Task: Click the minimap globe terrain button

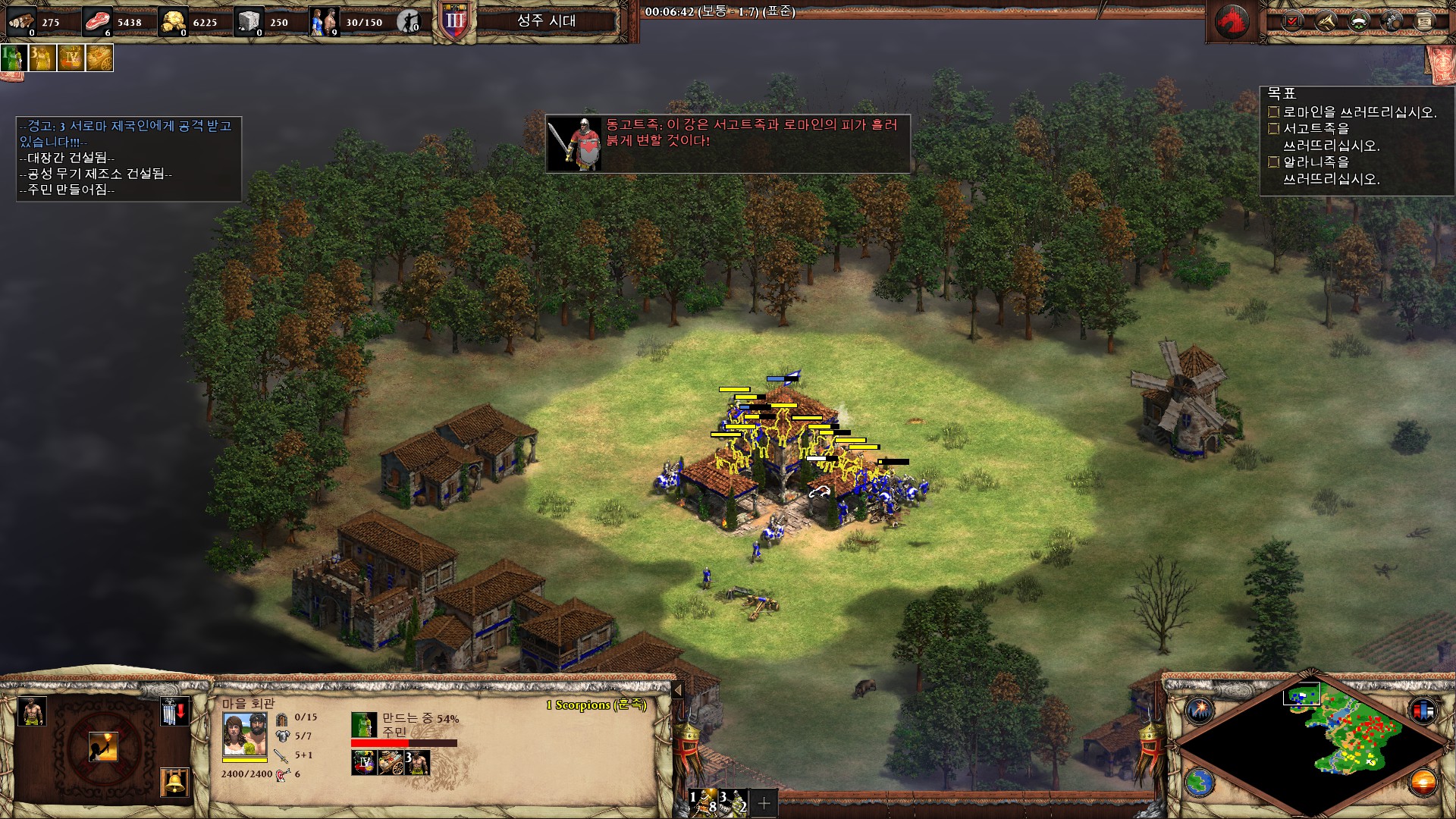Action: [x=1200, y=781]
